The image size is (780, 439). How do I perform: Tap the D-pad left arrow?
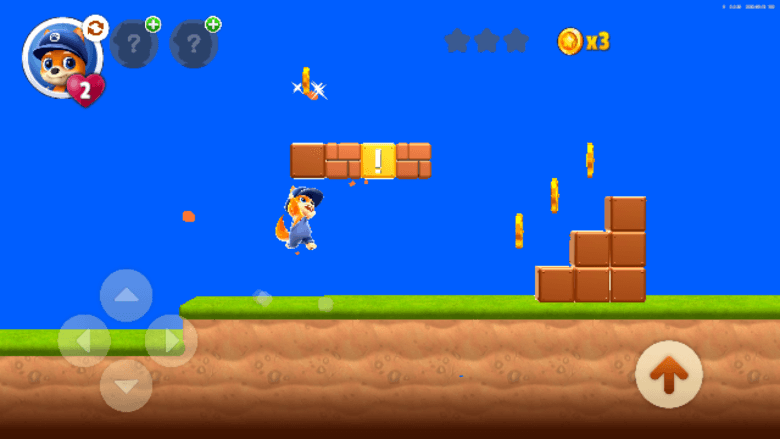tap(84, 340)
